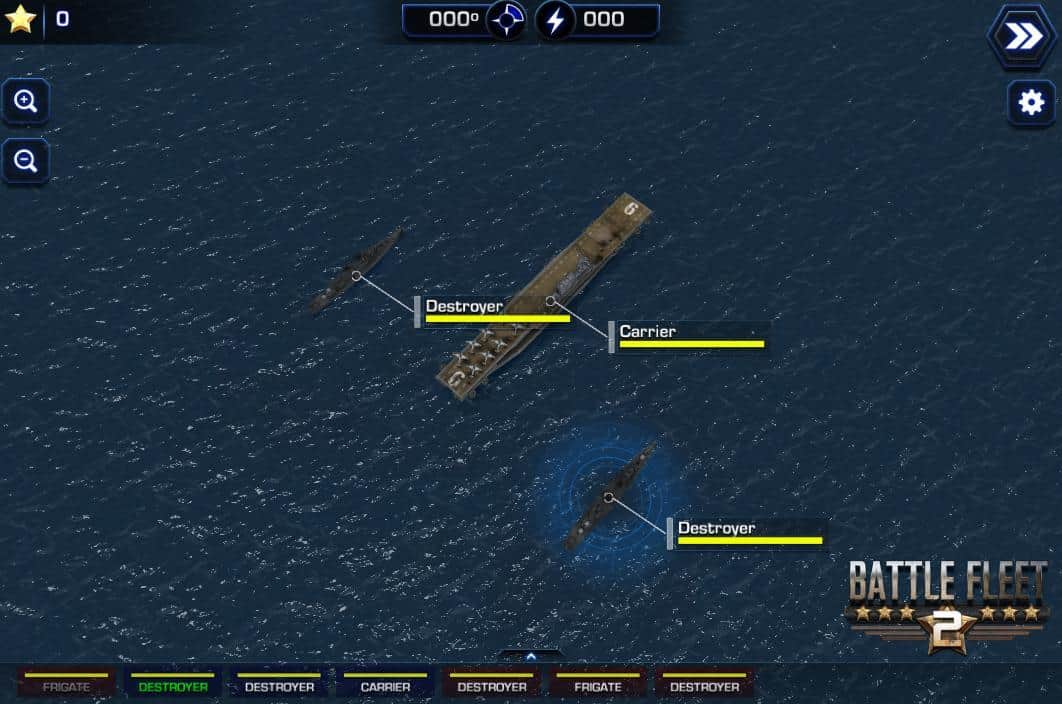The width and height of the screenshot is (1062, 704).
Task: Zoom out with the magnifier minus button
Action: point(26,160)
